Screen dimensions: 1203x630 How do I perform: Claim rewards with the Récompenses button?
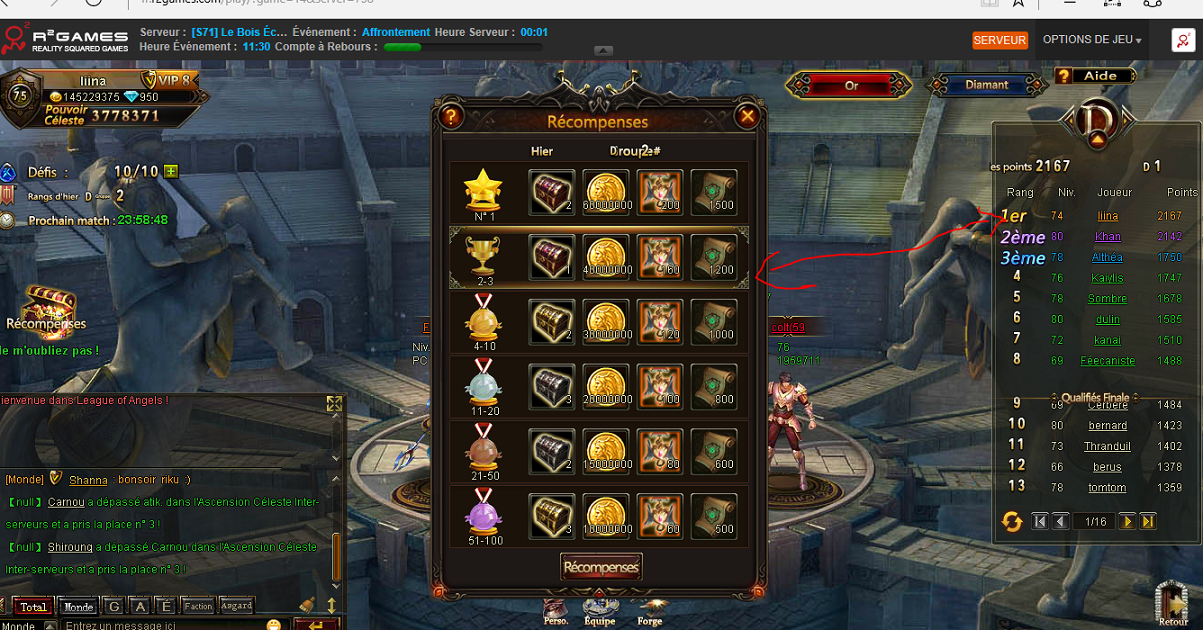(x=600, y=567)
